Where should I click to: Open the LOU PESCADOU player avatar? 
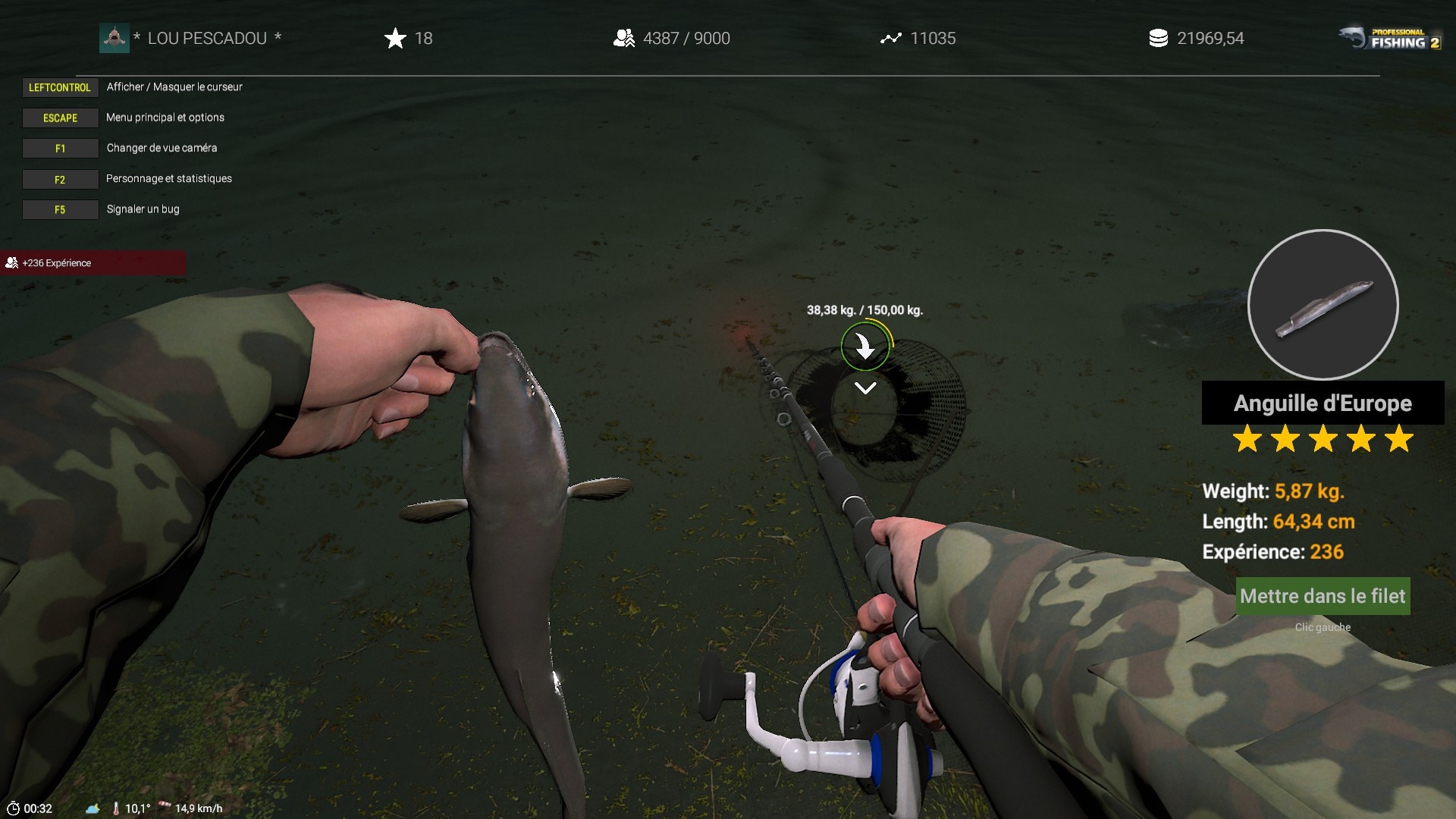pos(115,38)
